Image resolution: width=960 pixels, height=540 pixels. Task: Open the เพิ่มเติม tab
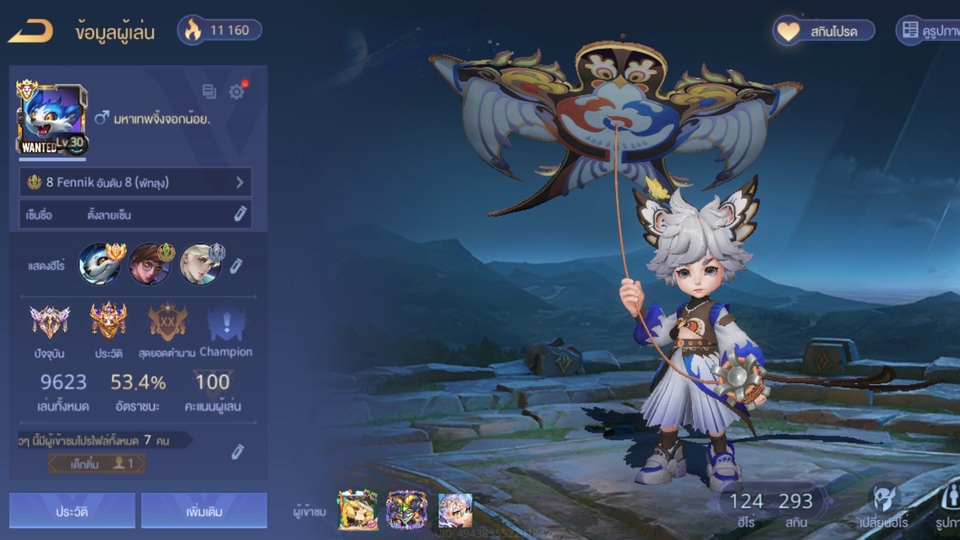(203, 510)
